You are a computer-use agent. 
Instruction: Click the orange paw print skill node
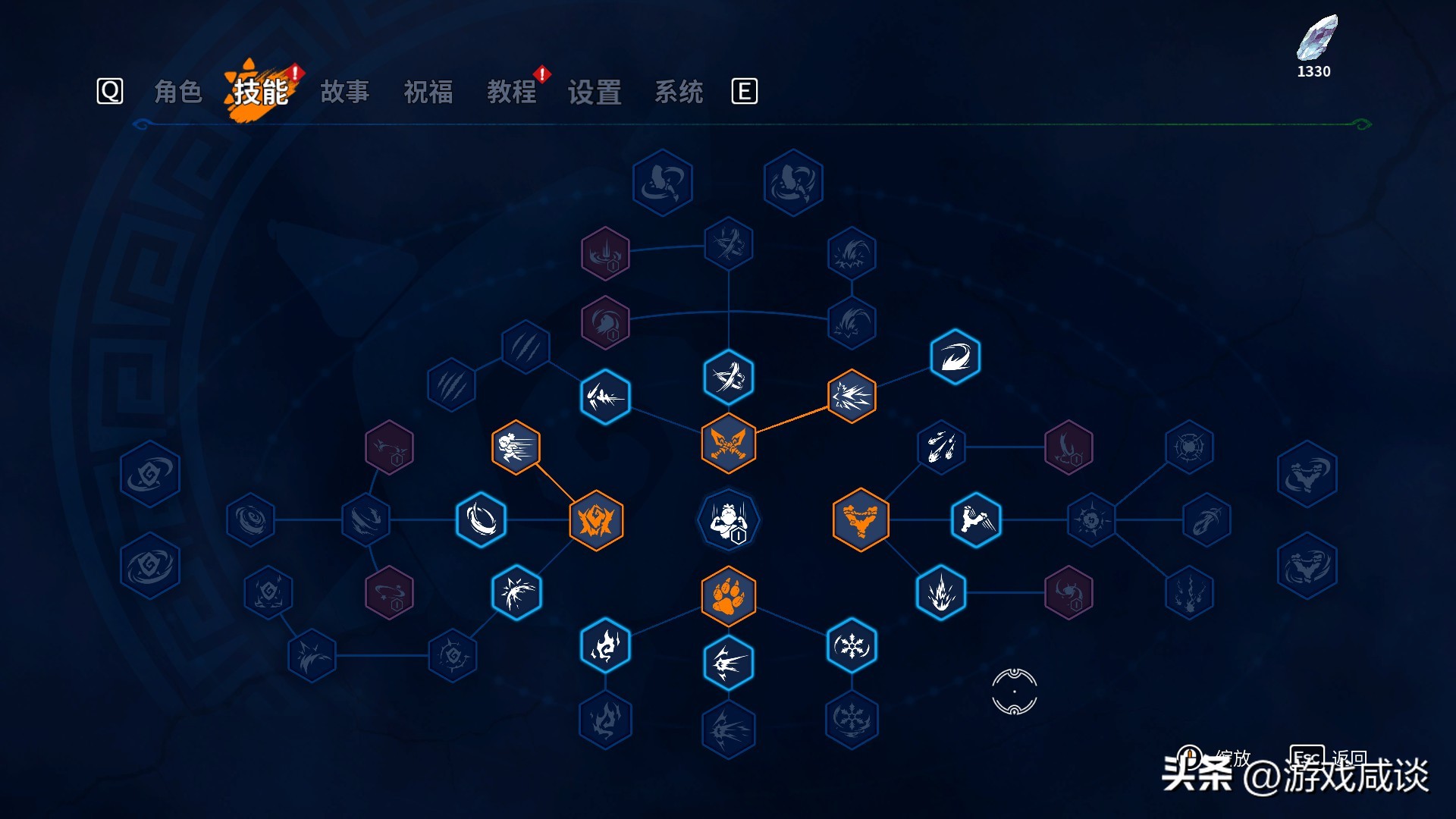pyautogui.click(x=729, y=597)
